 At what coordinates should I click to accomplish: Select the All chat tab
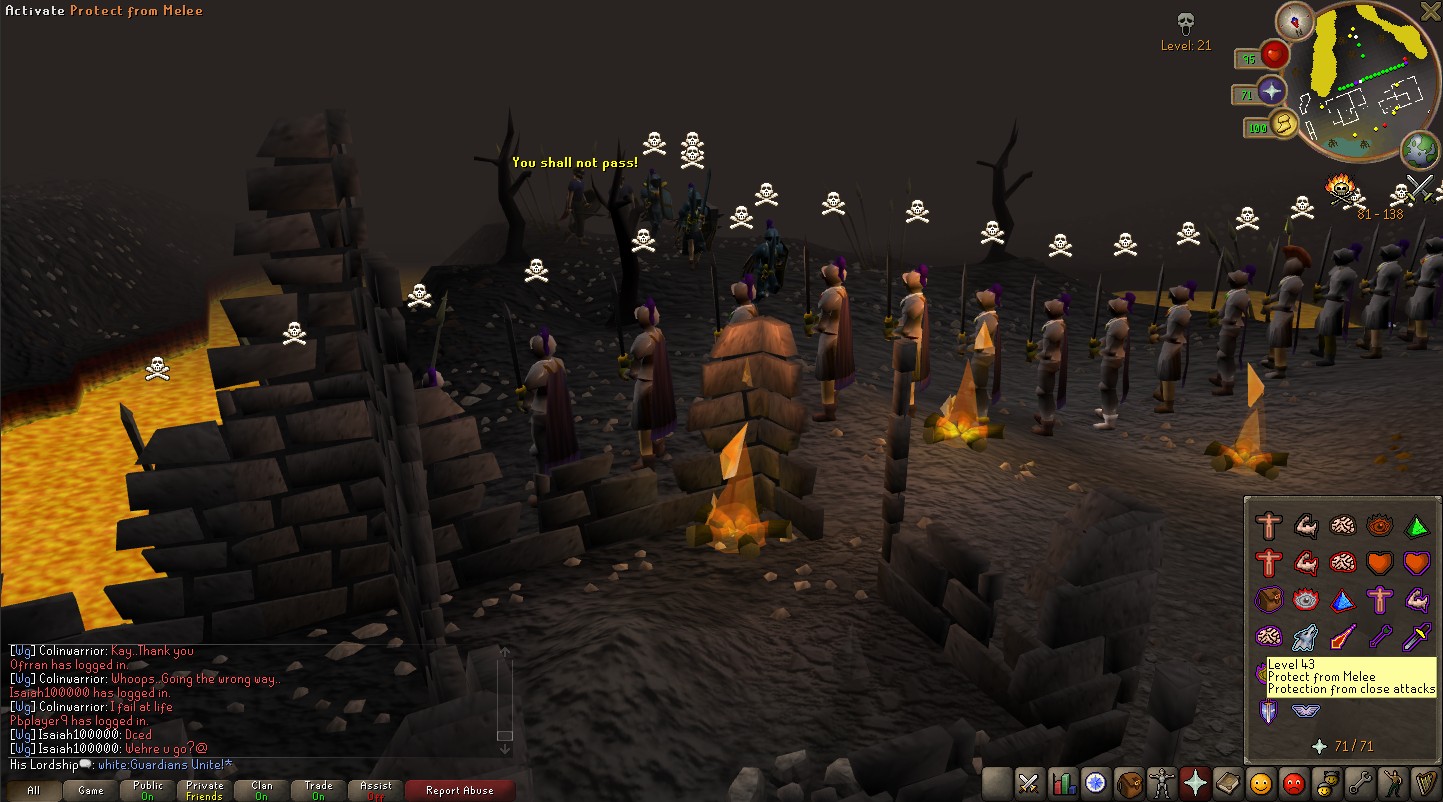pyautogui.click(x=33, y=790)
